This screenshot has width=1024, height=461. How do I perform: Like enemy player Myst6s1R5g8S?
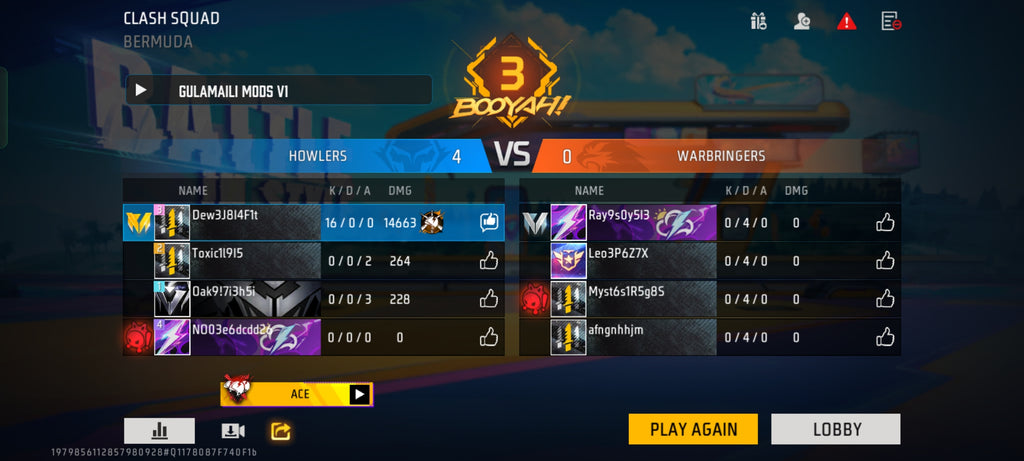click(x=885, y=298)
